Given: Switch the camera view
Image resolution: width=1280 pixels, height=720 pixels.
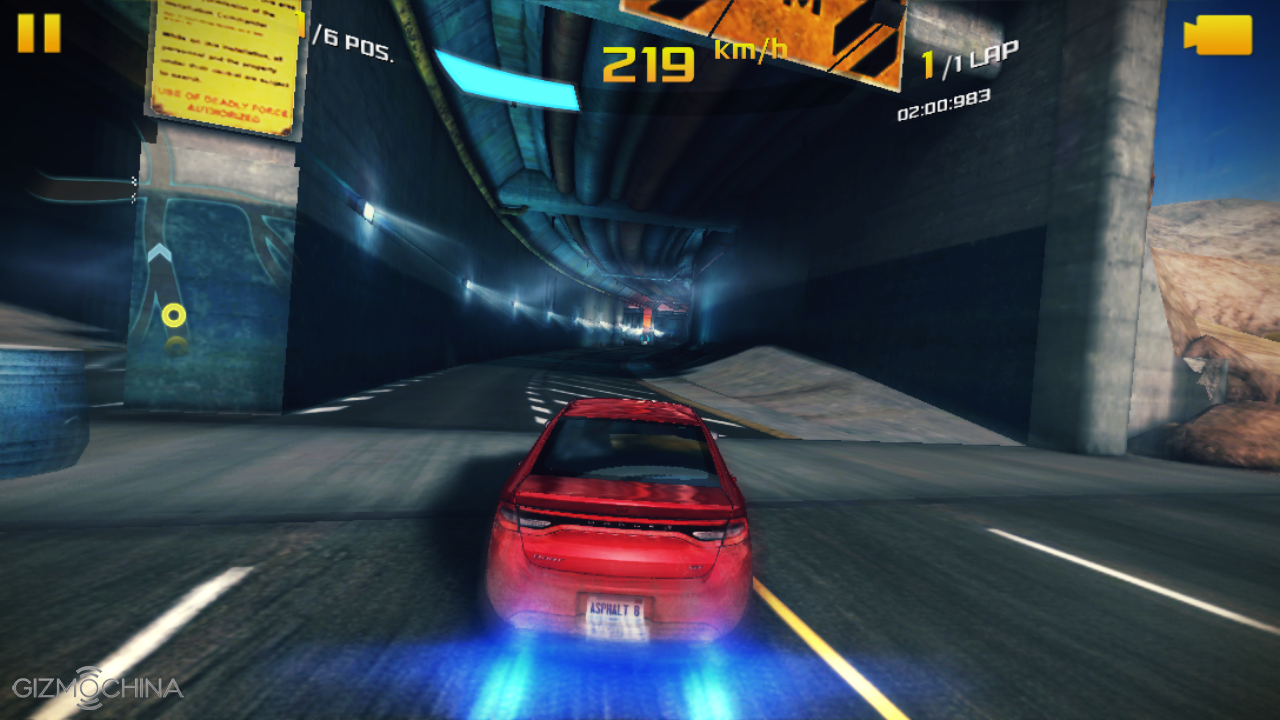Looking at the screenshot, I should tap(1218, 35).
